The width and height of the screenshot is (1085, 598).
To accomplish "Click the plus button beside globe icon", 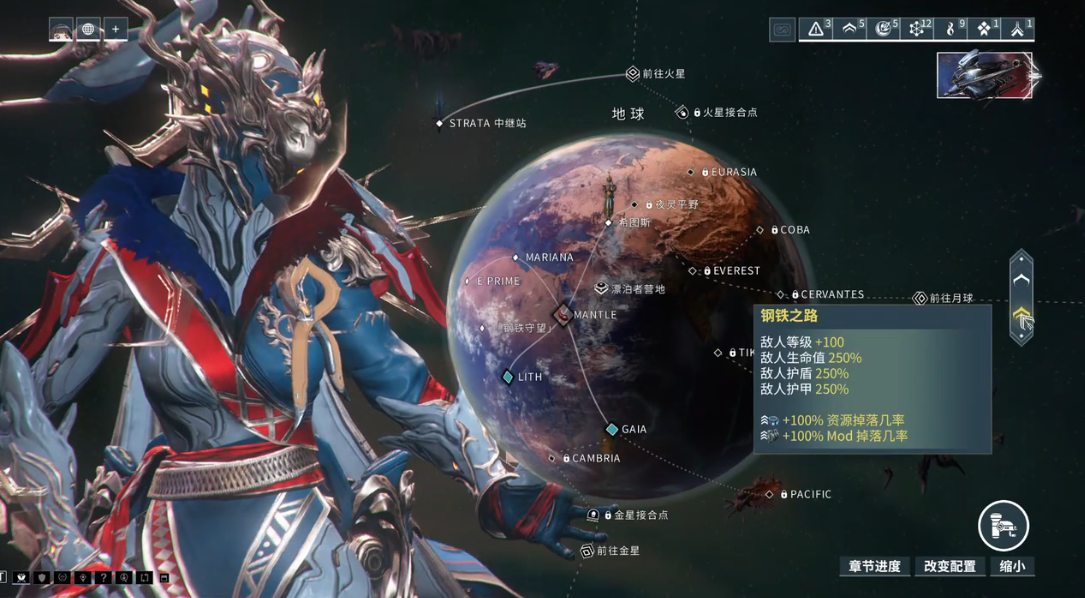I will pos(115,29).
